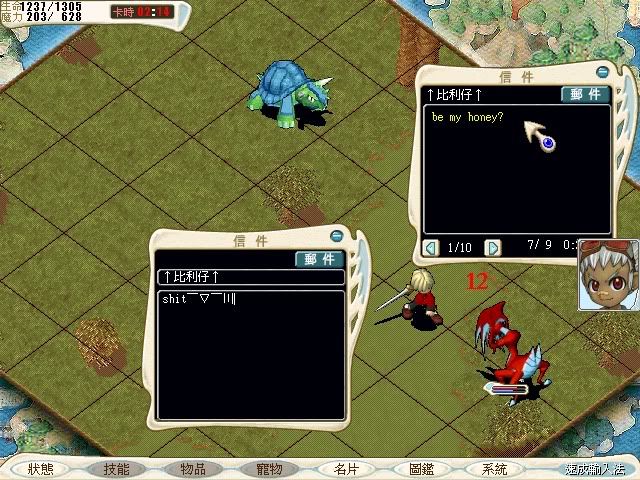
Task: Open the 技能 skills menu
Action: (117, 469)
